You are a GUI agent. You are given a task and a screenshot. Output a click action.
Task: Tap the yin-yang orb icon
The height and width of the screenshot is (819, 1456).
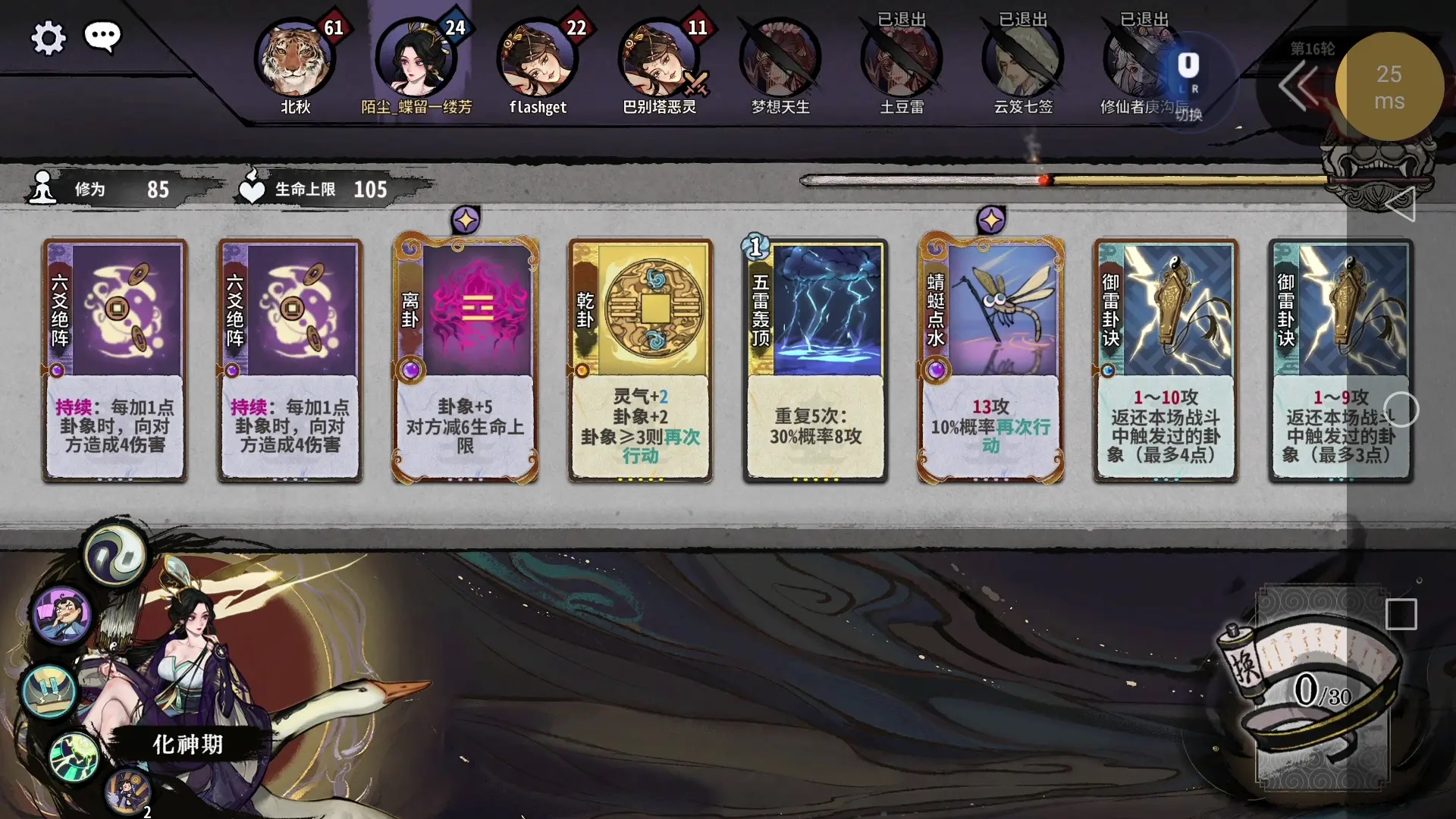[x=115, y=556]
